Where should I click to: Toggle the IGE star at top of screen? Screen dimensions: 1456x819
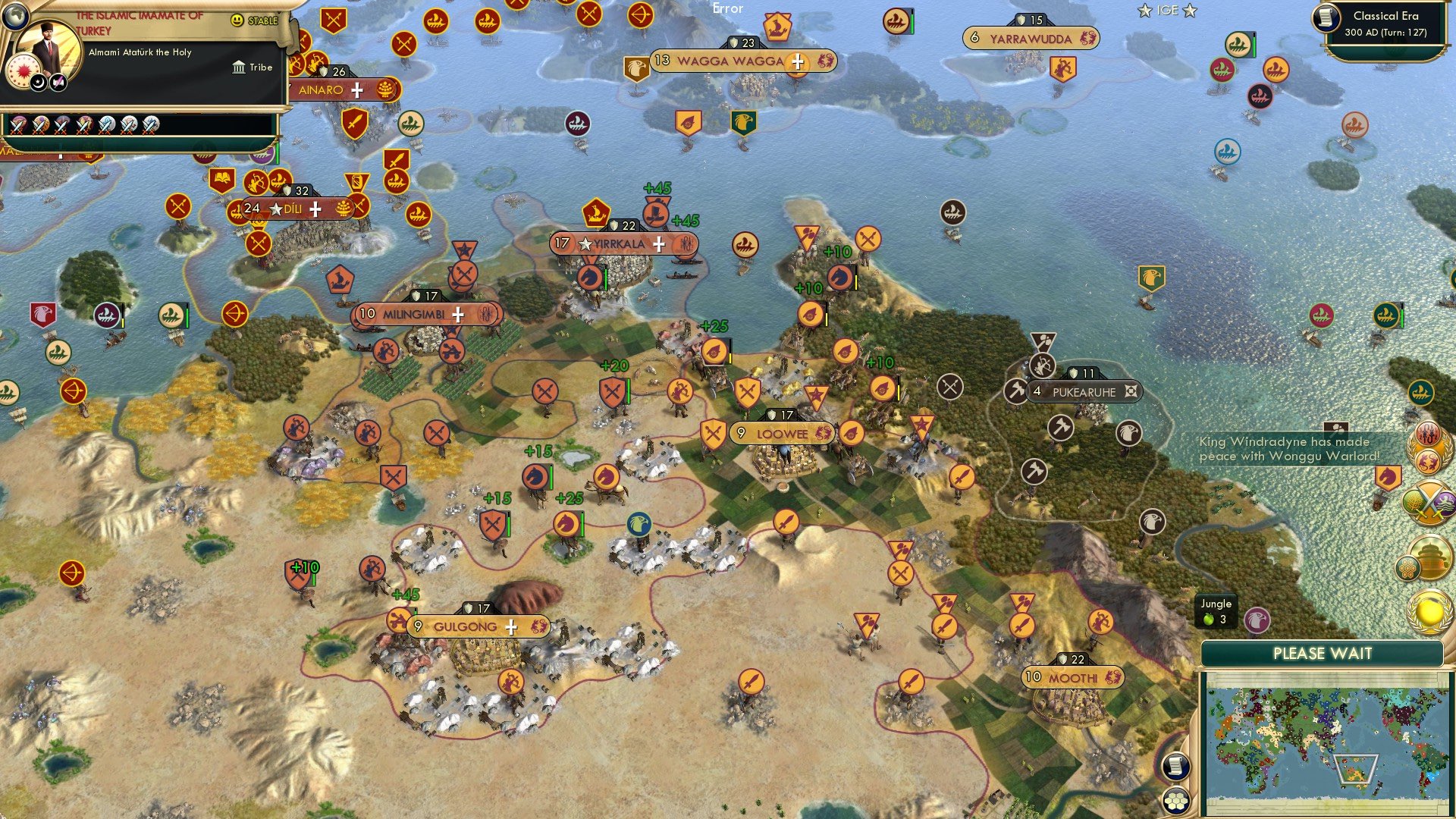1144,11
